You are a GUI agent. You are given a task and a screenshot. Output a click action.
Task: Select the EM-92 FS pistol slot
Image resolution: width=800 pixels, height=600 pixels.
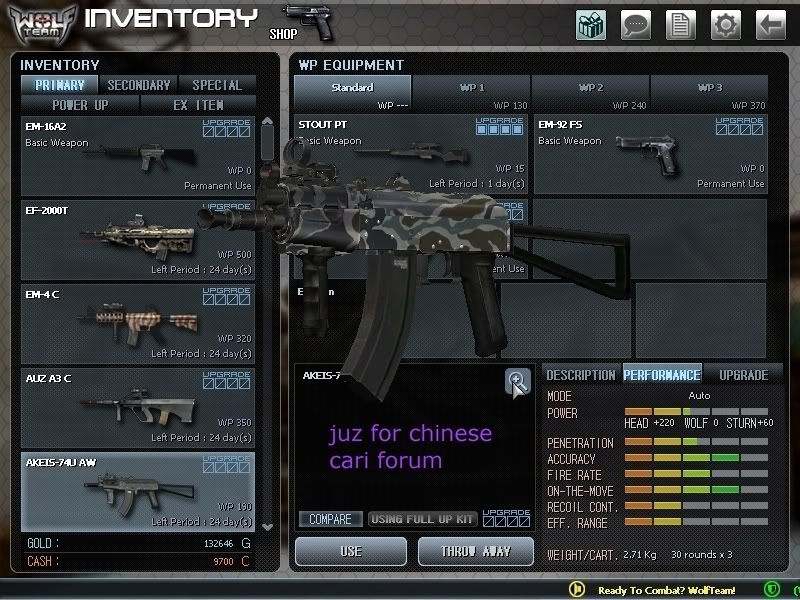coord(650,154)
